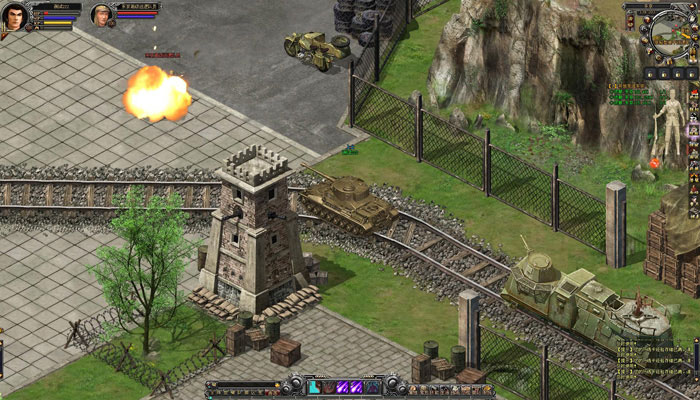Screen dimensions: 700x400
Task: Select the blonde target portrait
Action: (x=101, y=15)
